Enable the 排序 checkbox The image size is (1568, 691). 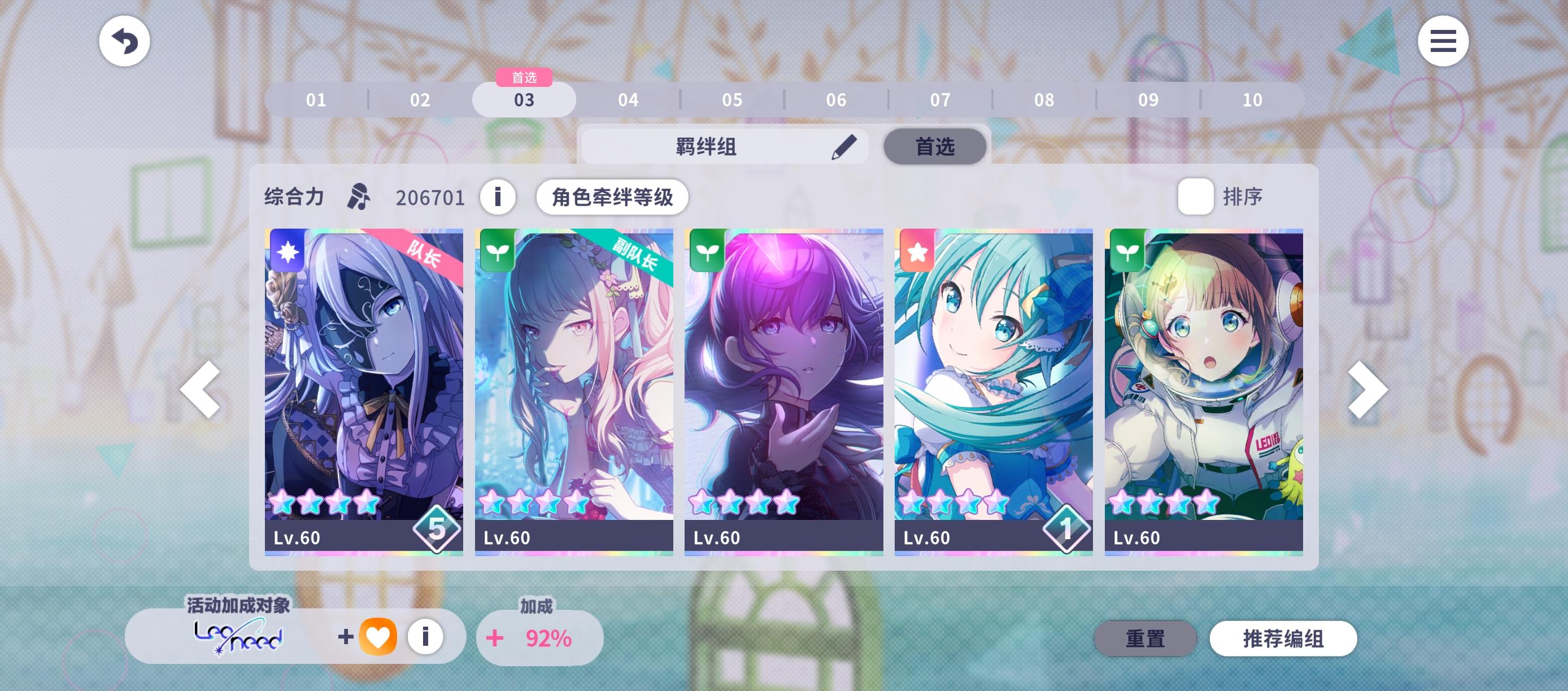coord(1195,196)
